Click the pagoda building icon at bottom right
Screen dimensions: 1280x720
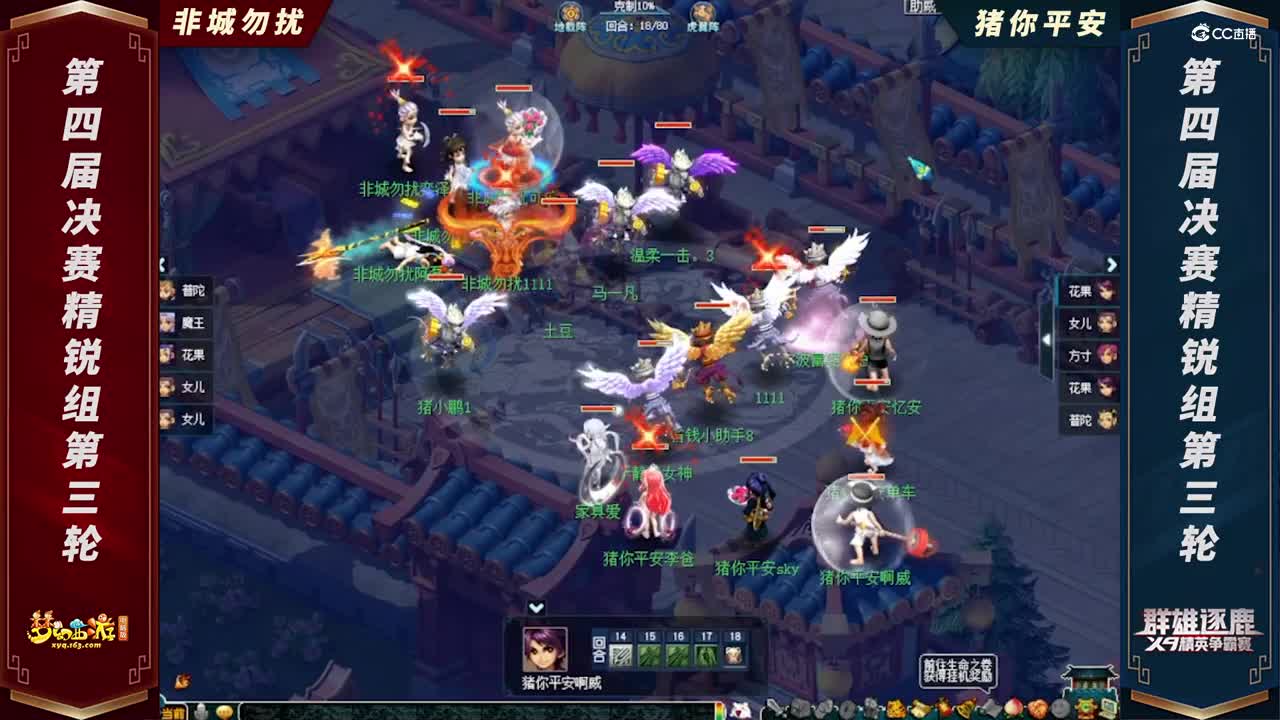point(1089,685)
